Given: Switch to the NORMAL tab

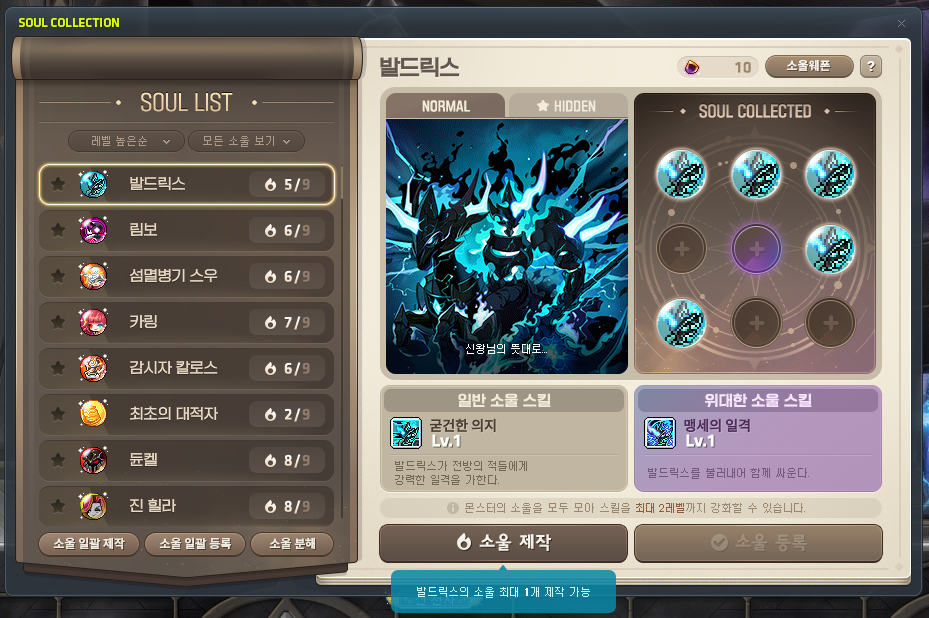Looking at the screenshot, I should [x=446, y=106].
